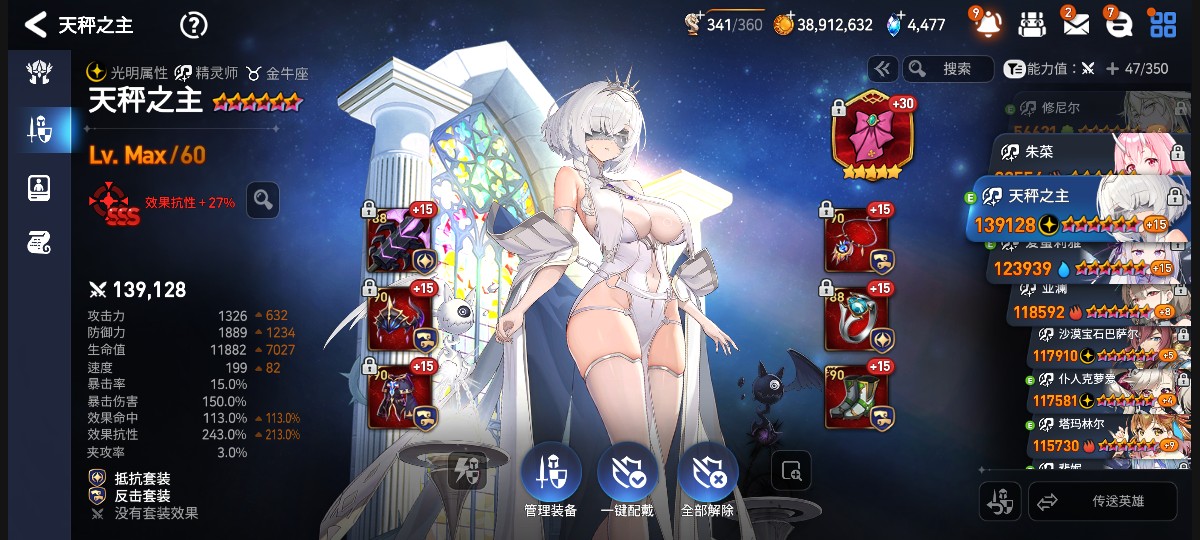Go back using the top-left arrow

pos(36,24)
